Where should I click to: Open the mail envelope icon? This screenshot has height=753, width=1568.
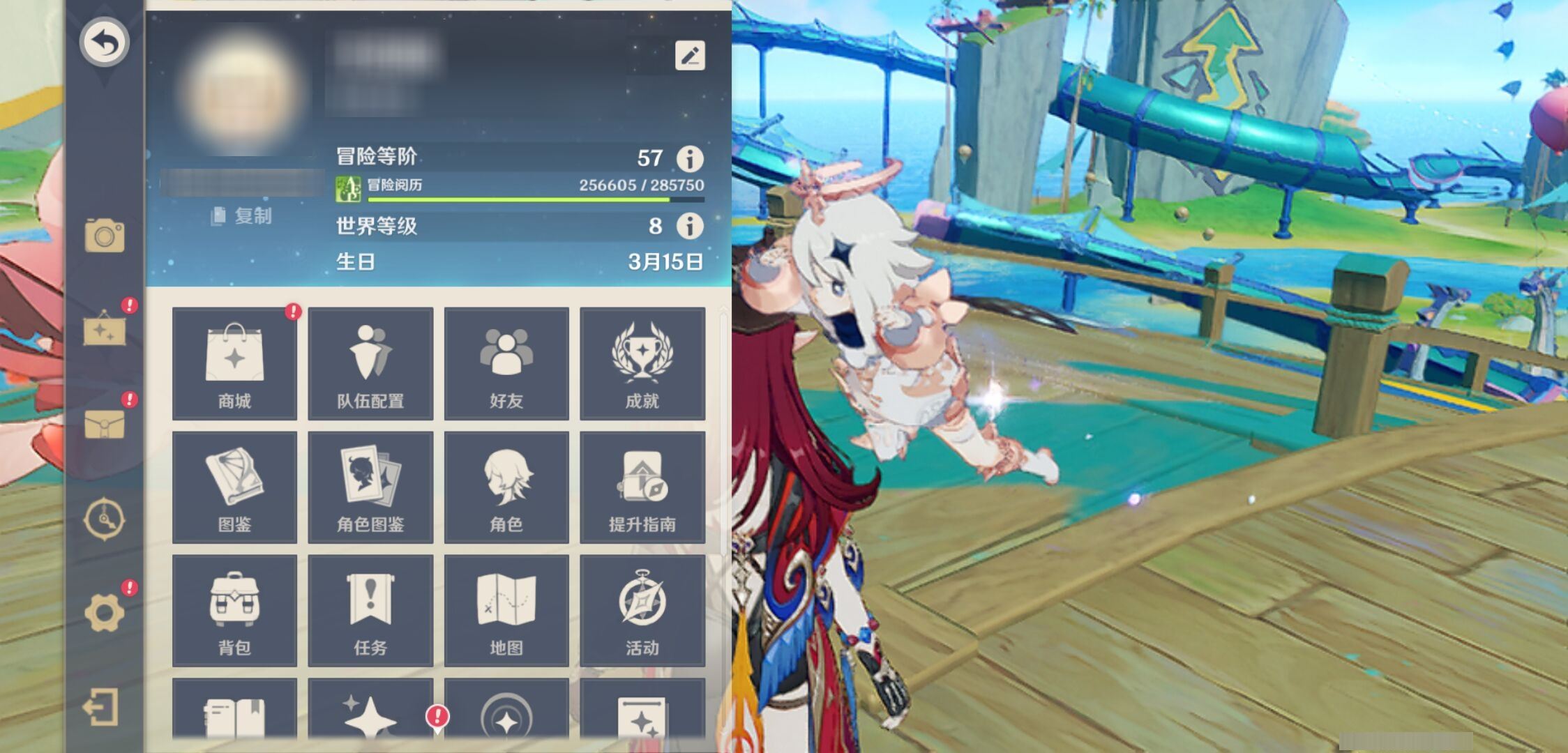pos(105,424)
